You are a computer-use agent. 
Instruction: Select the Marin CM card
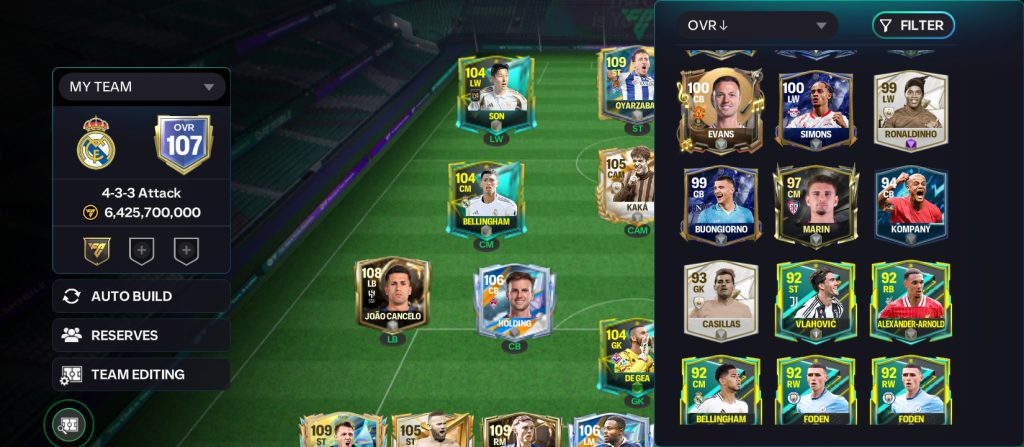point(815,204)
